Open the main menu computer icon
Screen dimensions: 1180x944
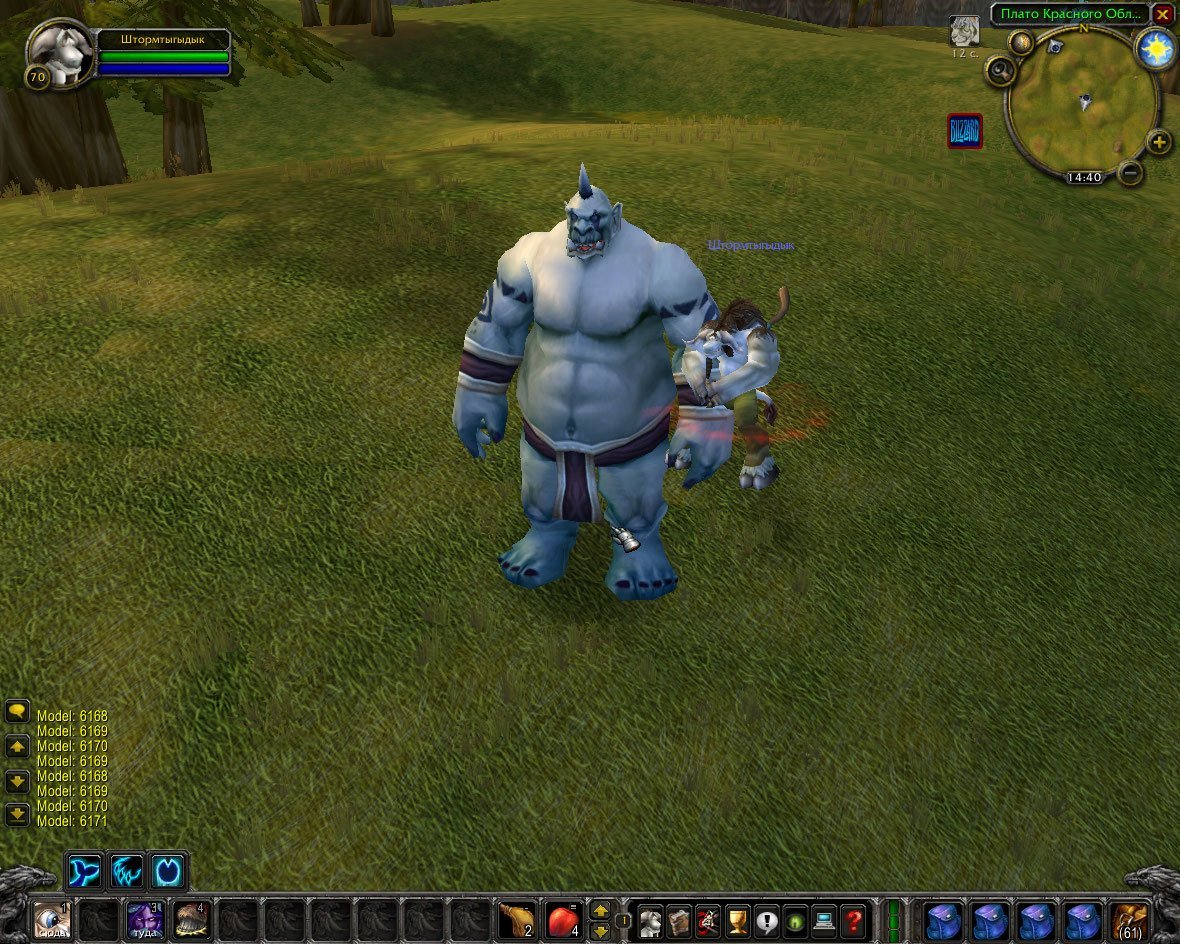[x=824, y=919]
